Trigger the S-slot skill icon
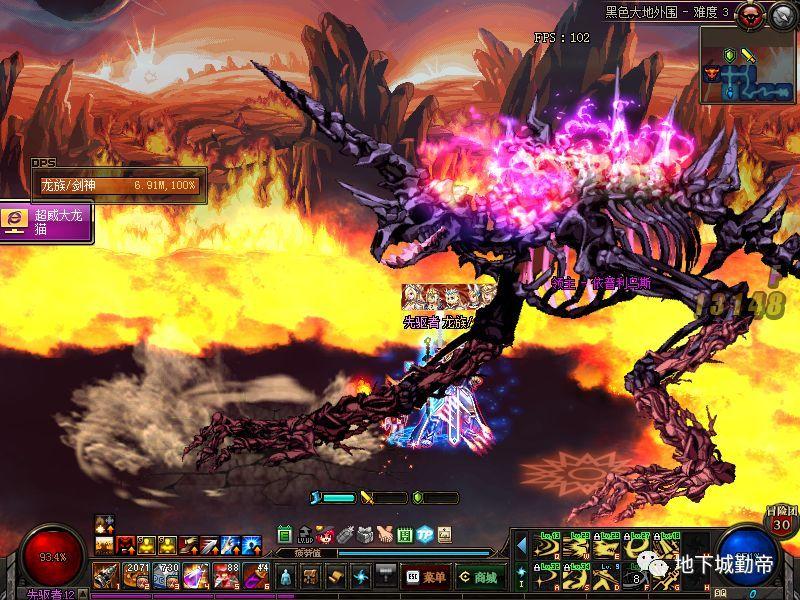Screen dimensions: 800x600 (577, 576)
